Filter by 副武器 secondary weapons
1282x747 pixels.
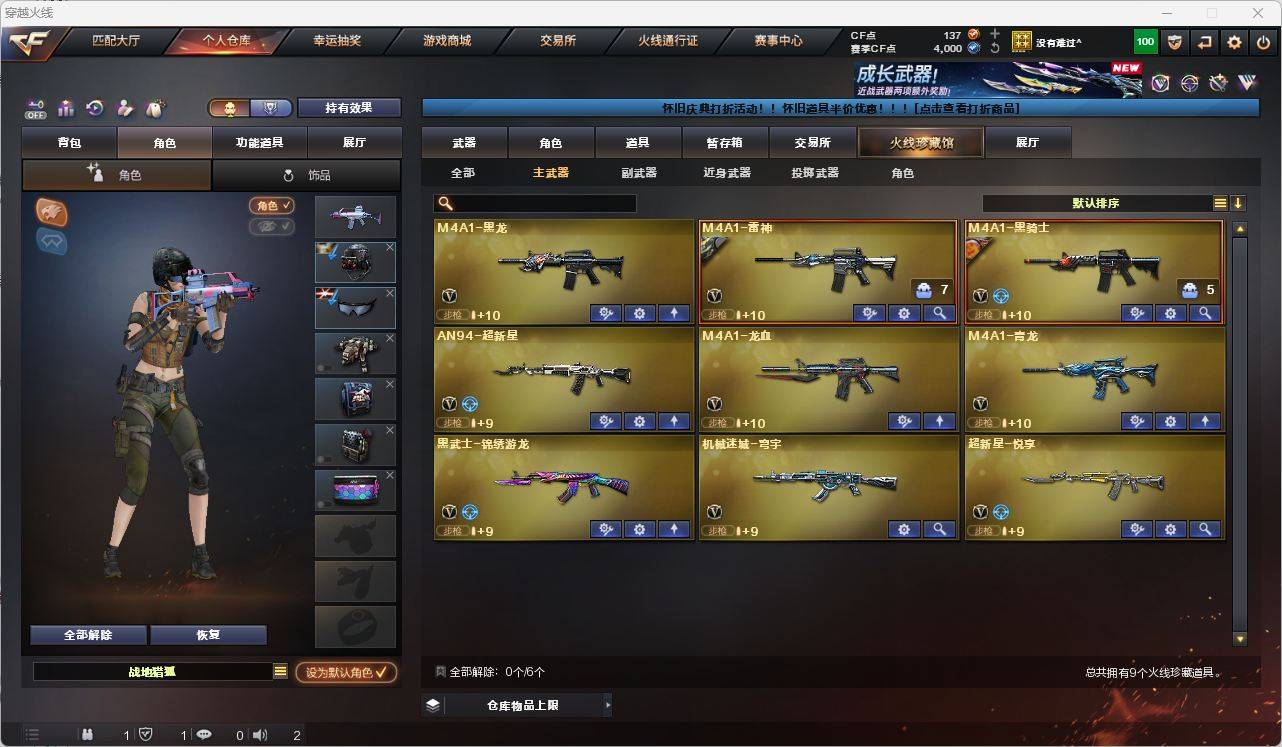pyautogui.click(x=639, y=173)
